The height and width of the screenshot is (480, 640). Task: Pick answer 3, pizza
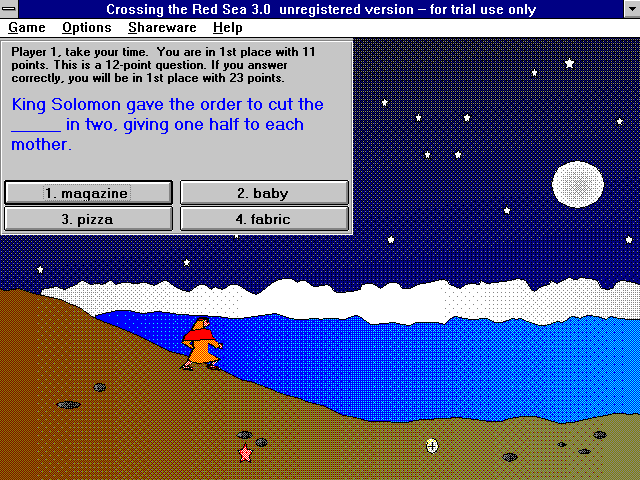88,218
